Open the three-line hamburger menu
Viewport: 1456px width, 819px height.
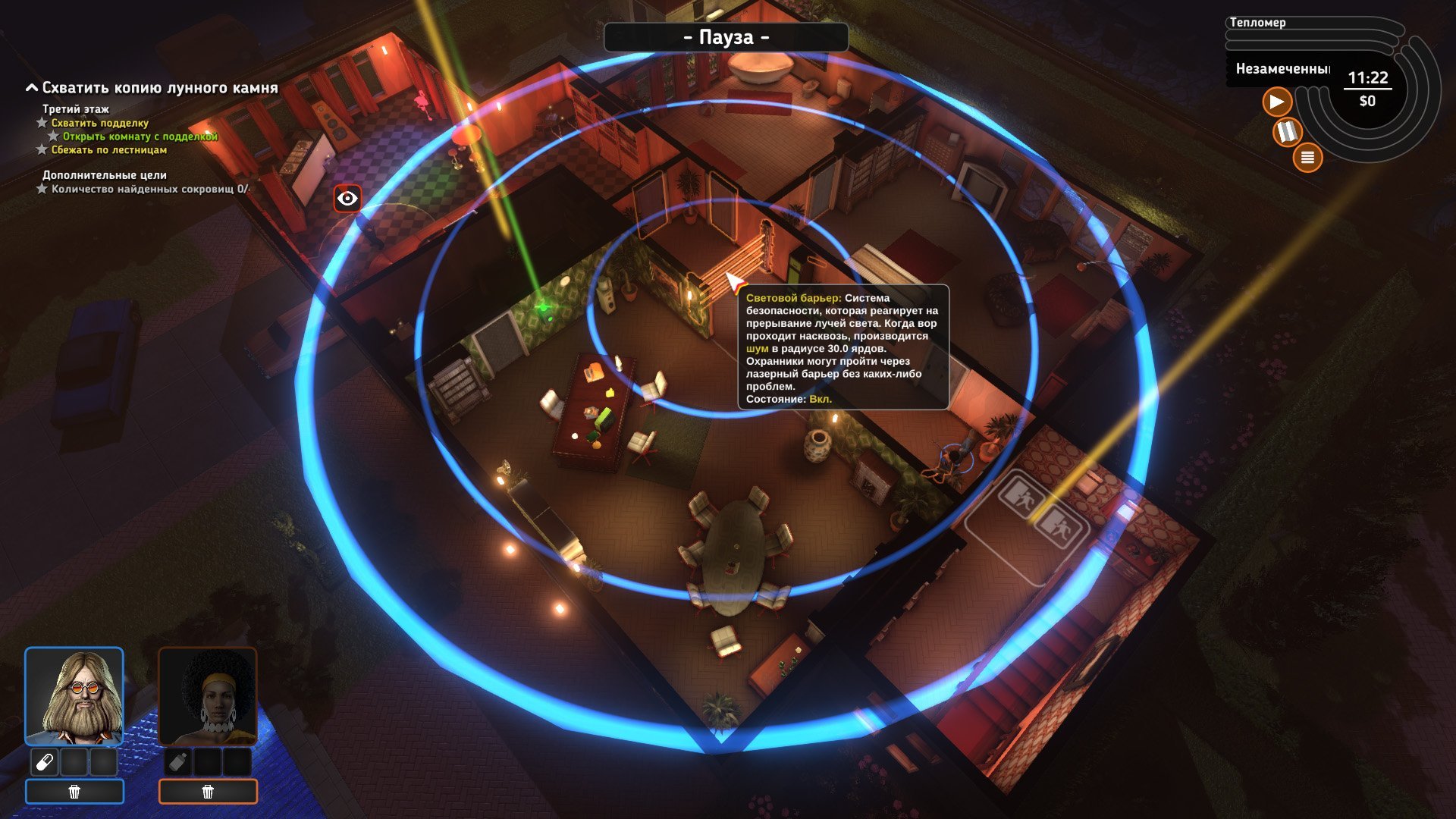pyautogui.click(x=1307, y=158)
